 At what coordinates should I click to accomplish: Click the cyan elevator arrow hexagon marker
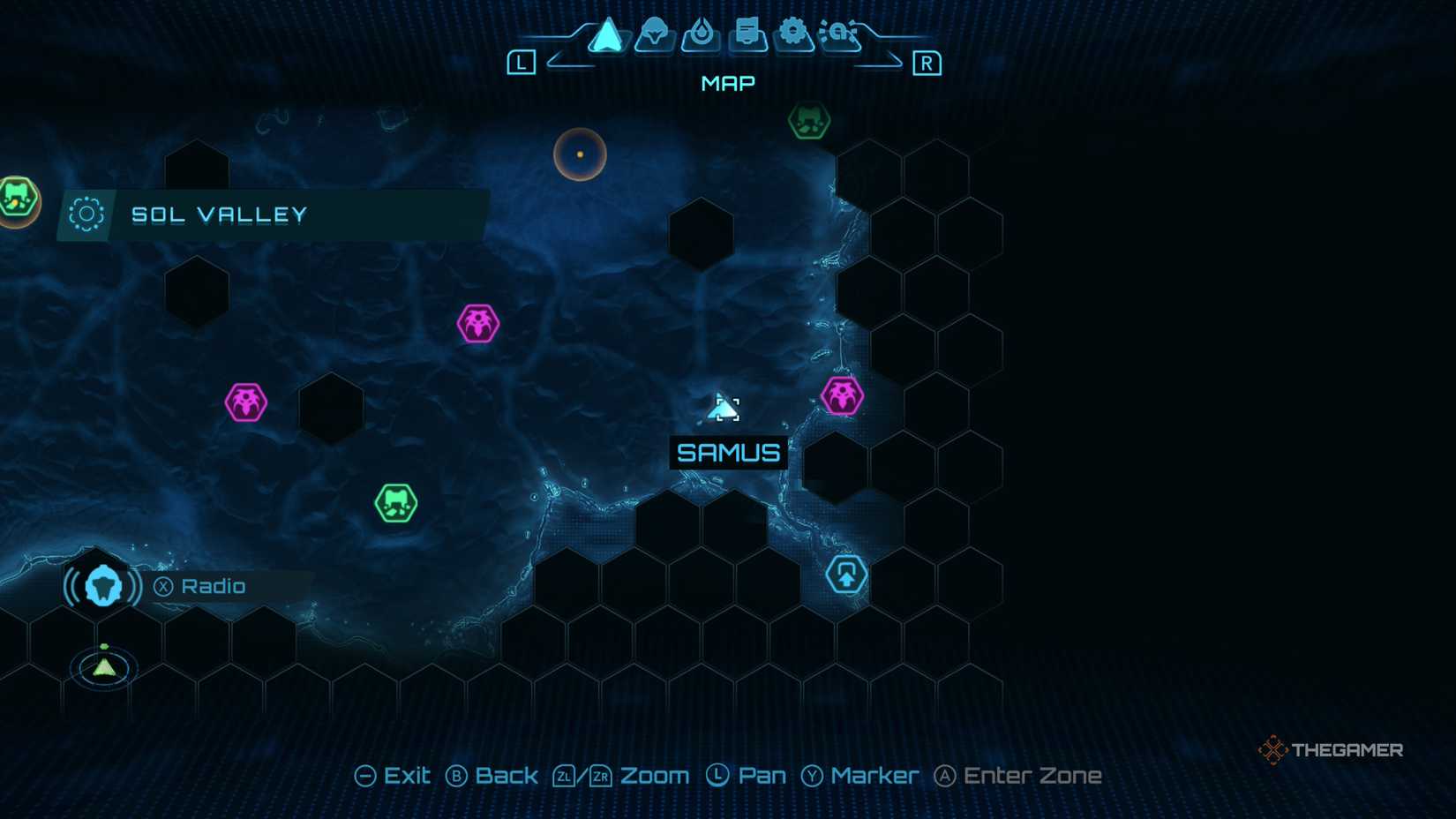pos(846,574)
